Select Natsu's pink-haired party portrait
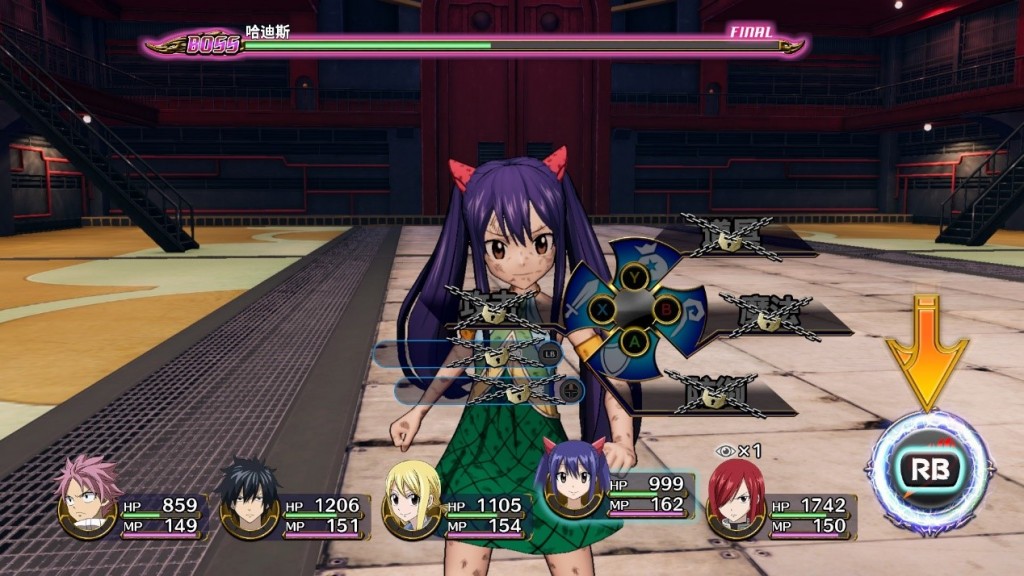The height and width of the screenshot is (576, 1024). click(87, 497)
